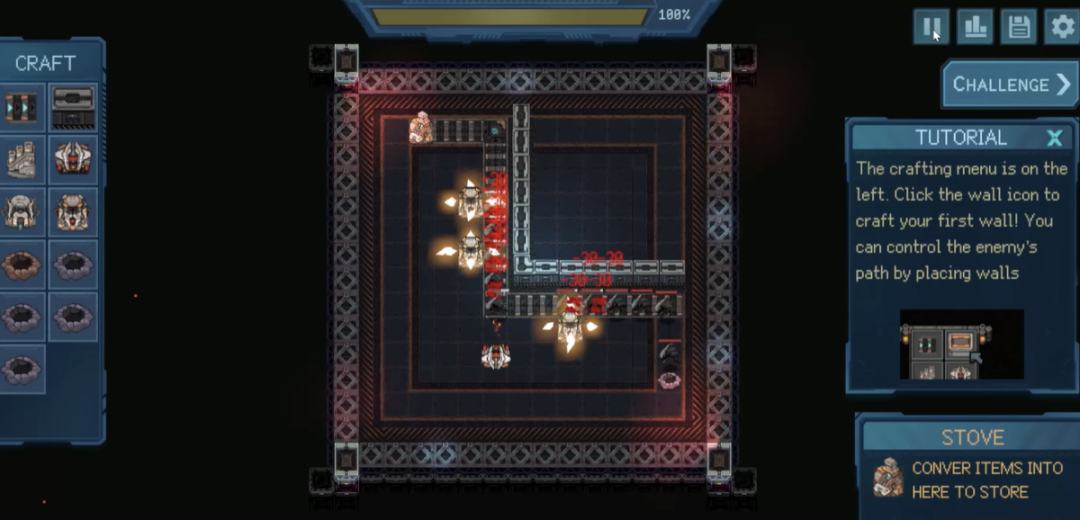Open the bar chart statistics panel
Viewport: 1080px width, 520px height.
[x=974, y=27]
